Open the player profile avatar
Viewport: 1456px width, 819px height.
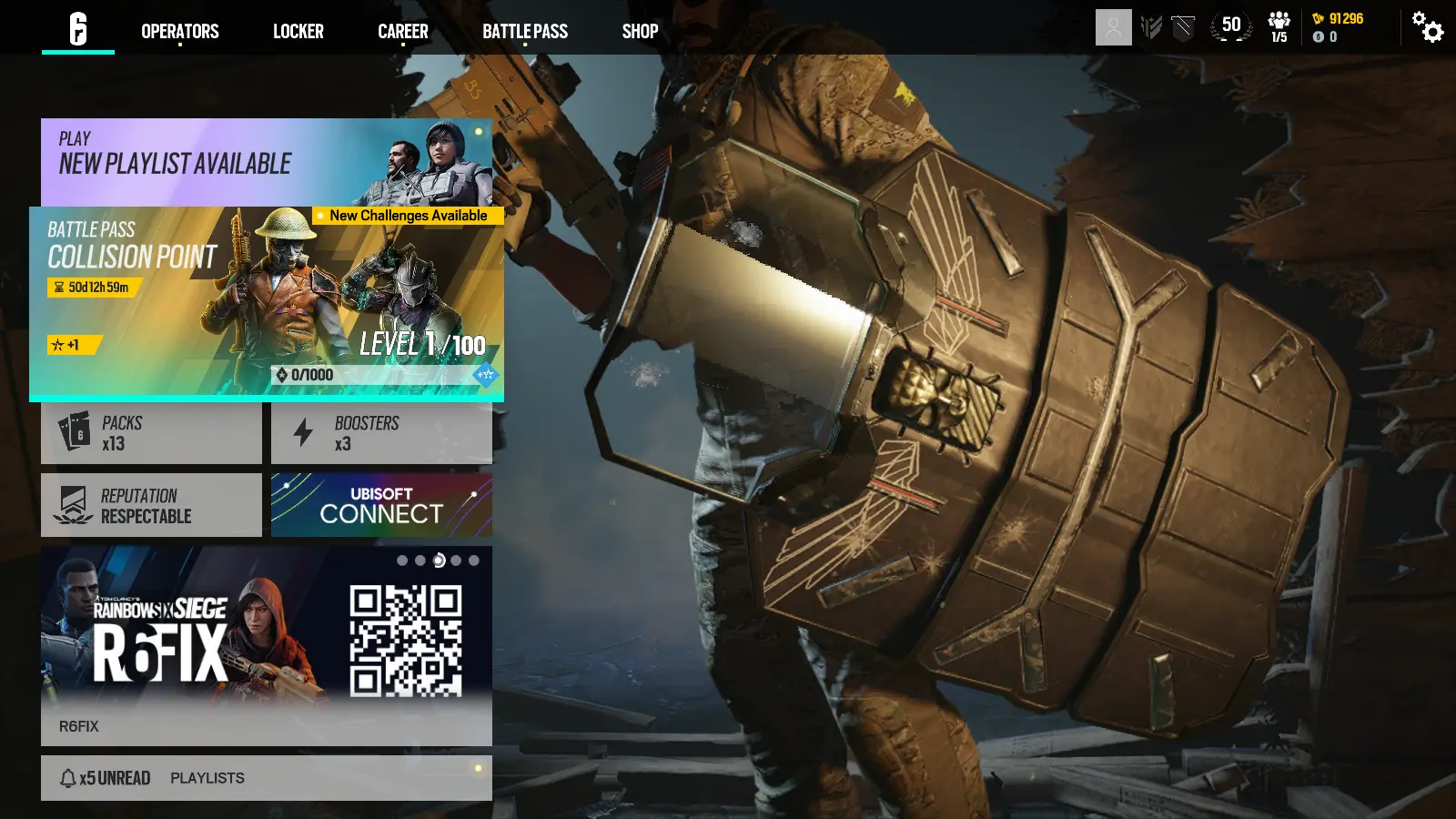click(x=1112, y=28)
